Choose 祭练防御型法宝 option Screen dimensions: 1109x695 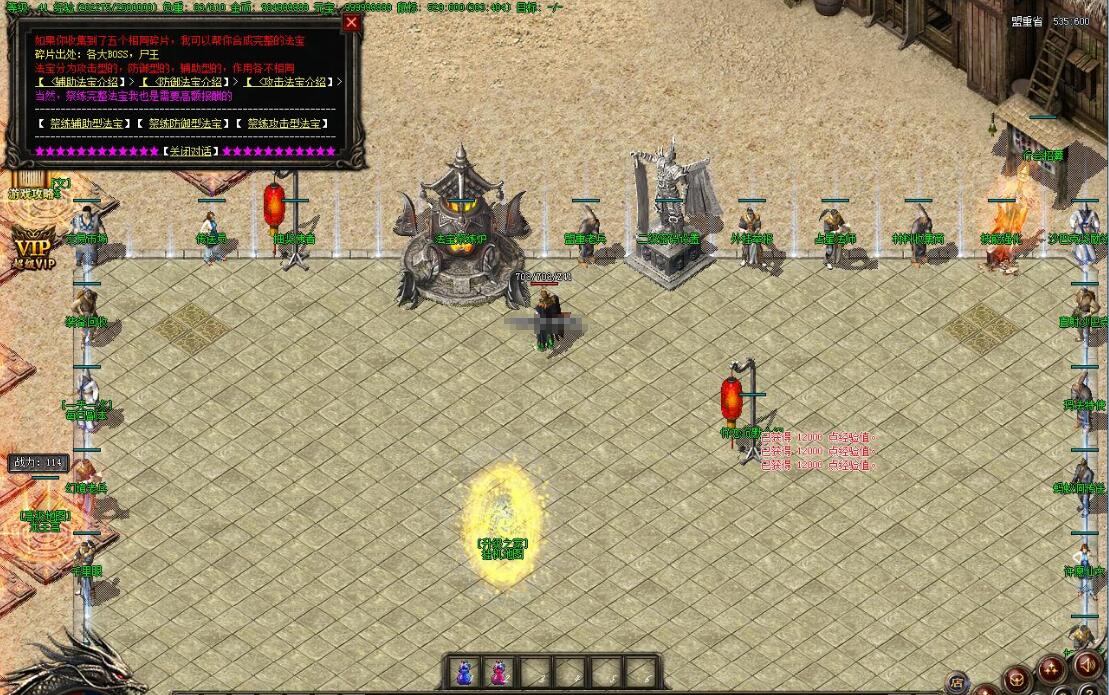click(x=185, y=124)
